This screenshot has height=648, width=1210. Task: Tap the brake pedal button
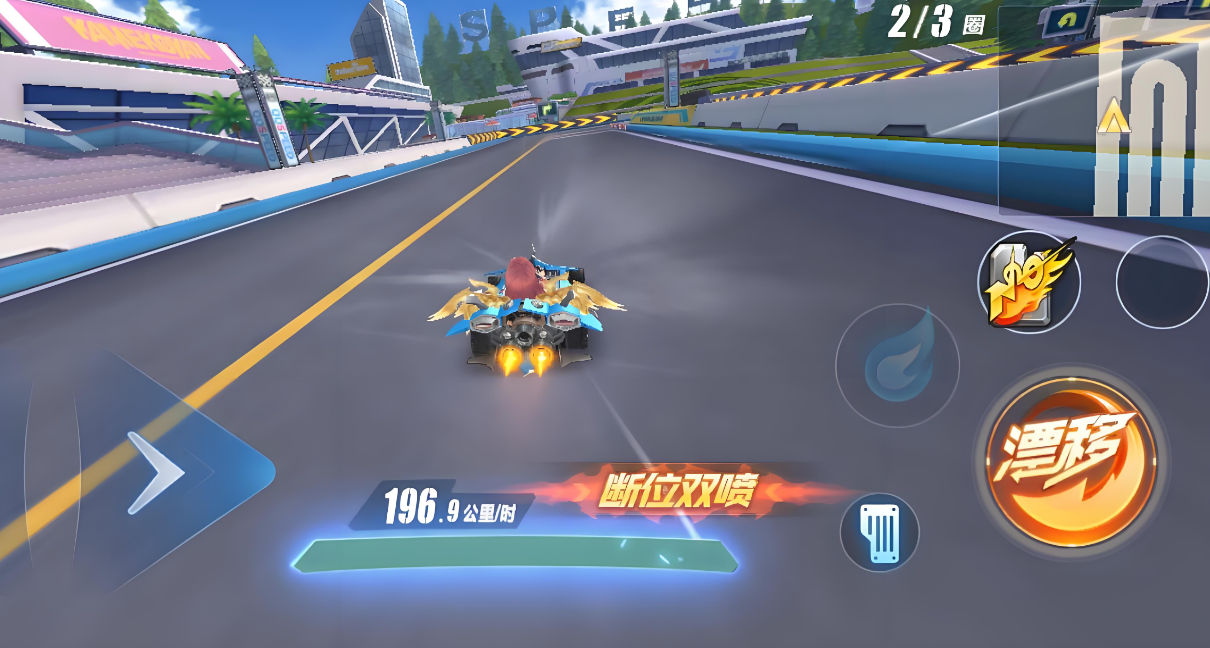879,532
